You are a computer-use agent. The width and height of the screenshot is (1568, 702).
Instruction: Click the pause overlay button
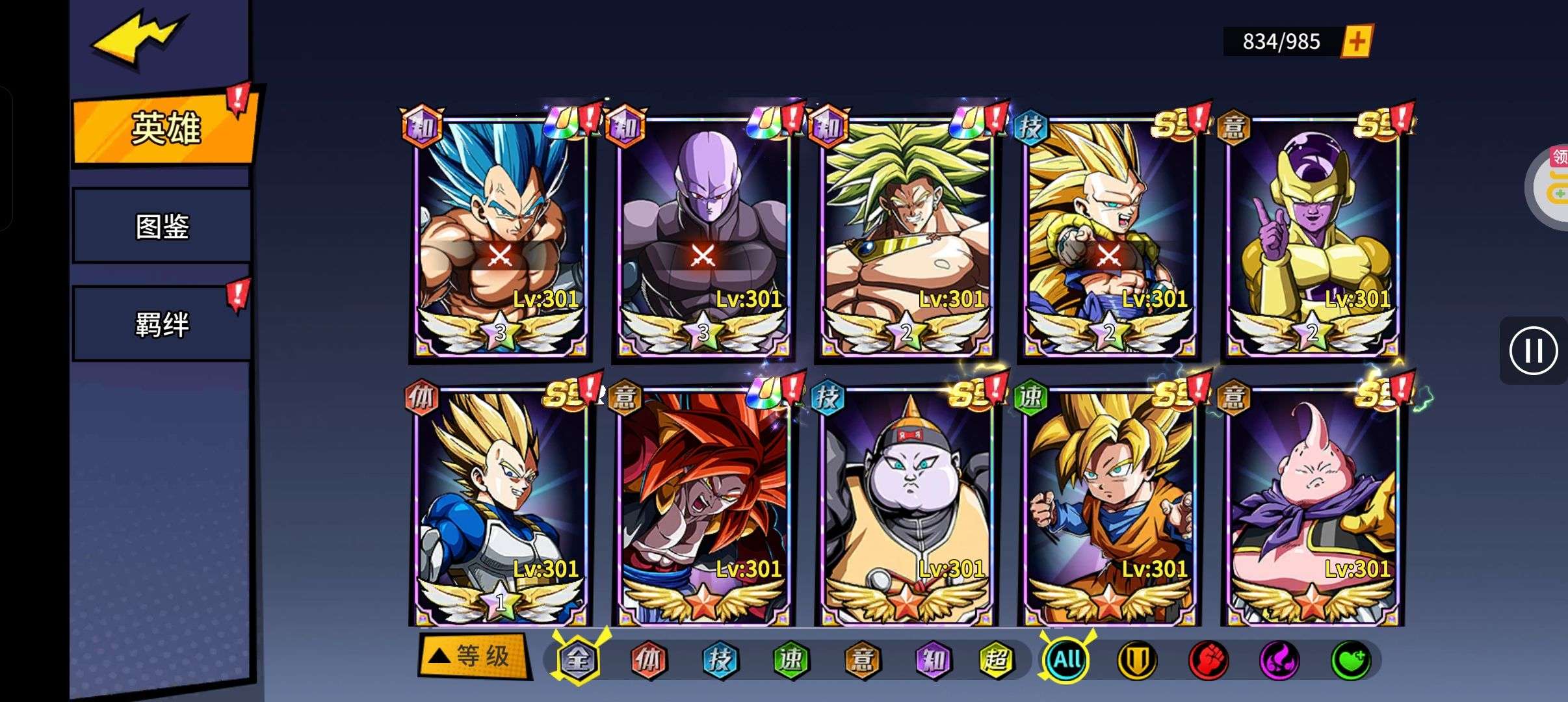click(1534, 350)
